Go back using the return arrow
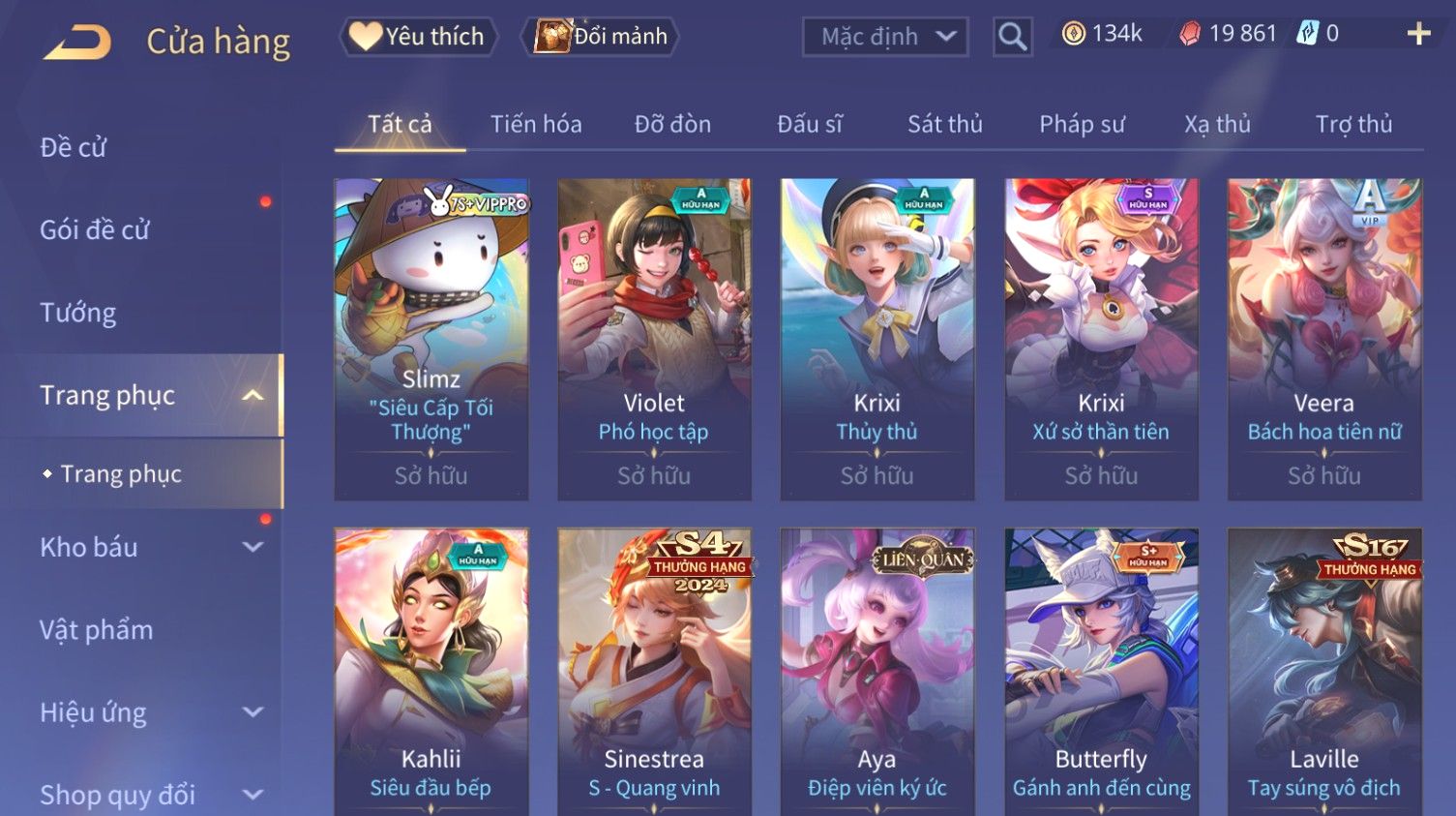The width and height of the screenshot is (1456, 816). [x=77, y=42]
